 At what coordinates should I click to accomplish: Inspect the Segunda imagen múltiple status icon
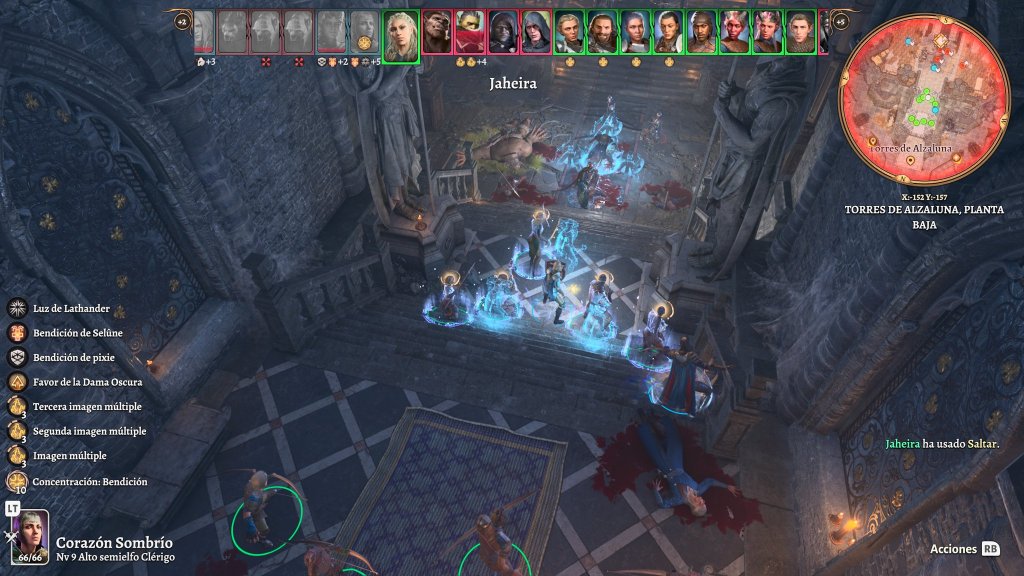coord(17,431)
